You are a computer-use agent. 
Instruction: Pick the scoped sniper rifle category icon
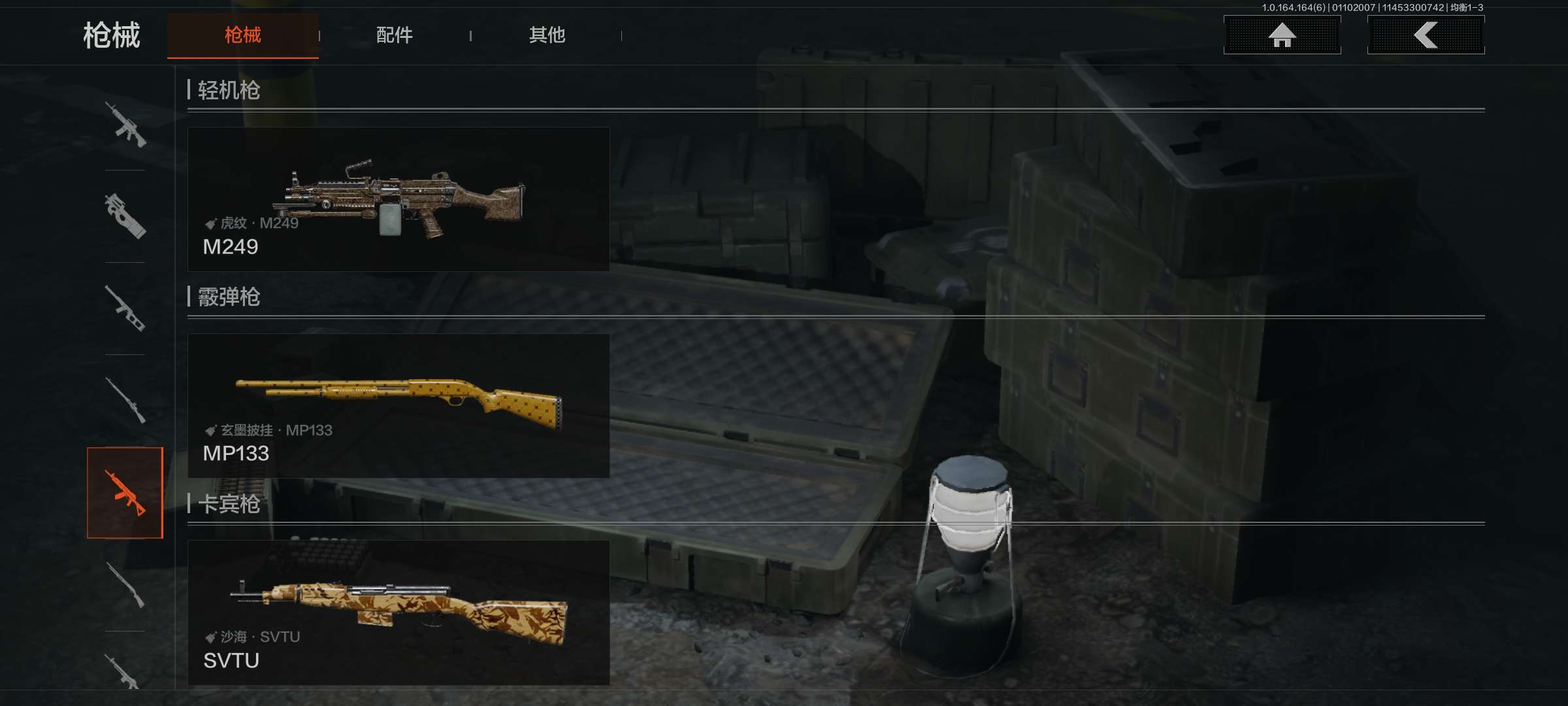[x=125, y=400]
